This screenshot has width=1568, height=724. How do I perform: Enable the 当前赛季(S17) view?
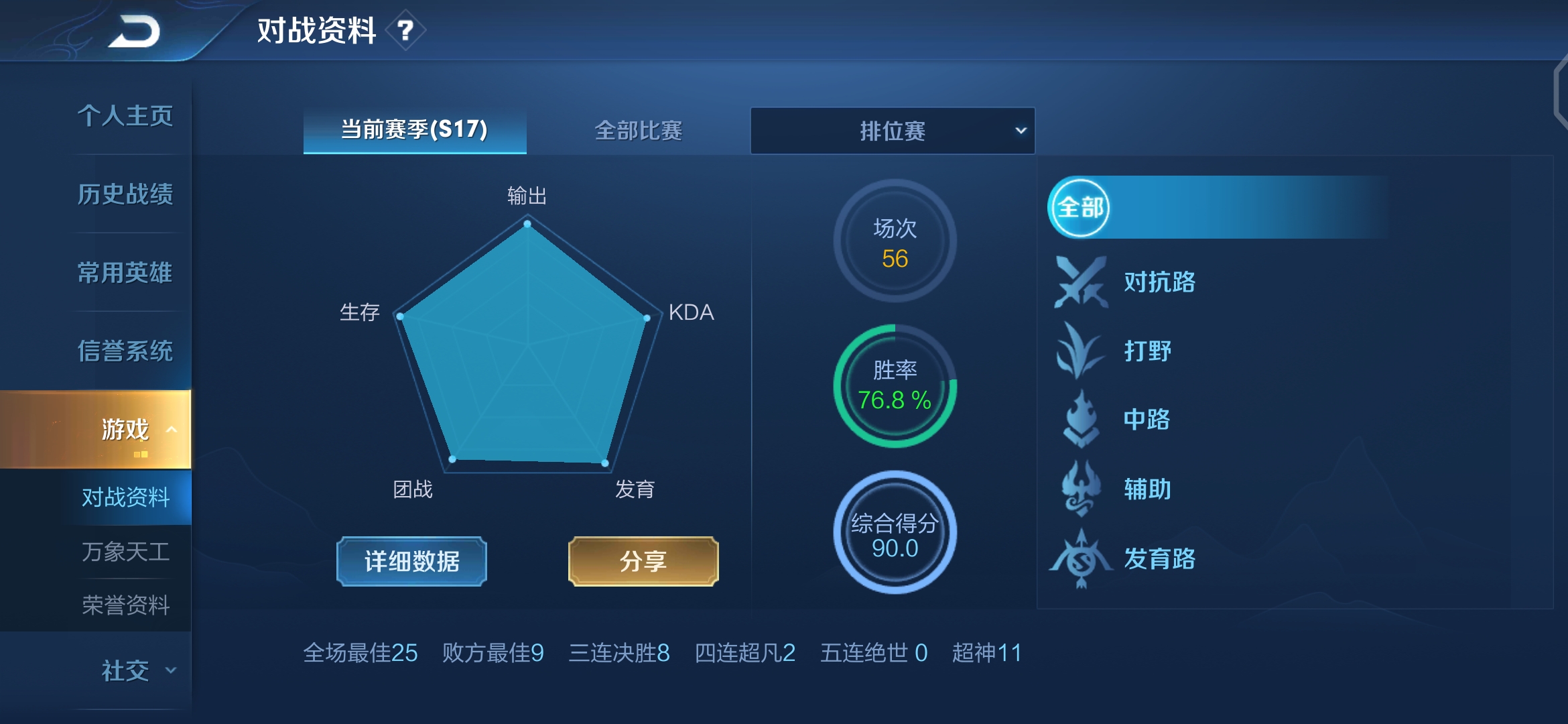[413, 131]
